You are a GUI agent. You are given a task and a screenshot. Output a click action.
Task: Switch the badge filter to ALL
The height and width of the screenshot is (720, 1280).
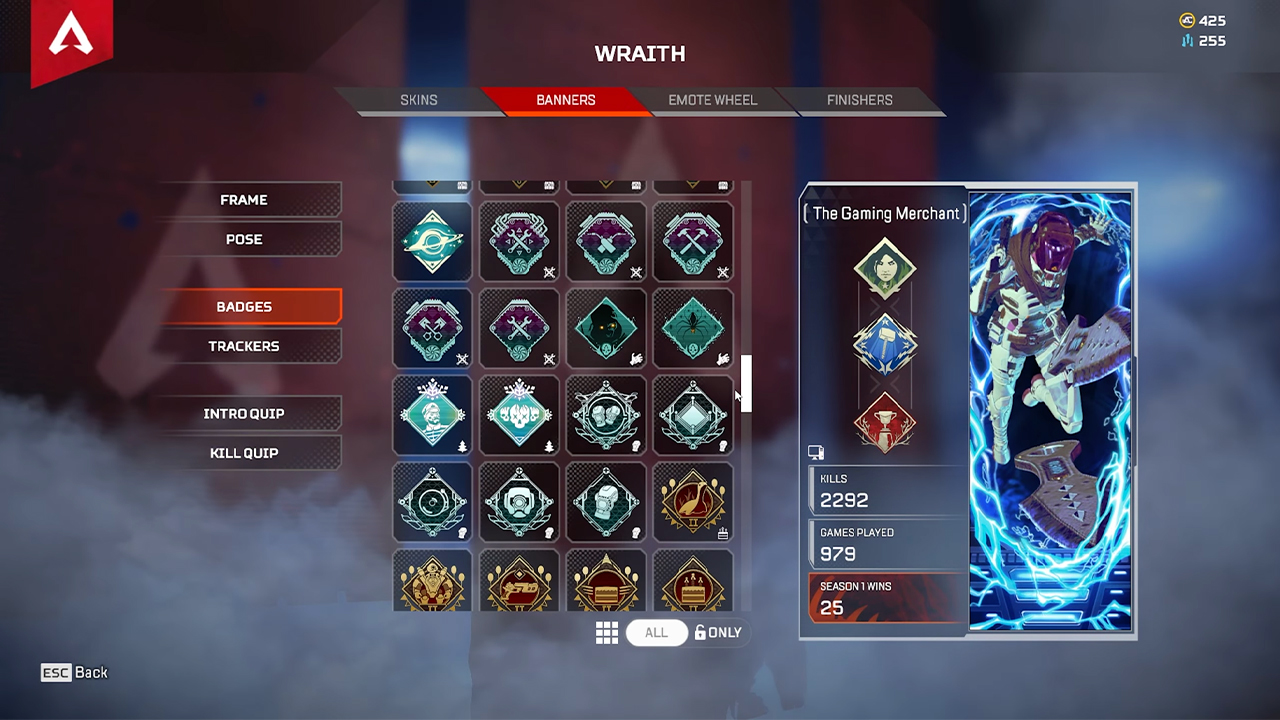pyautogui.click(x=656, y=632)
